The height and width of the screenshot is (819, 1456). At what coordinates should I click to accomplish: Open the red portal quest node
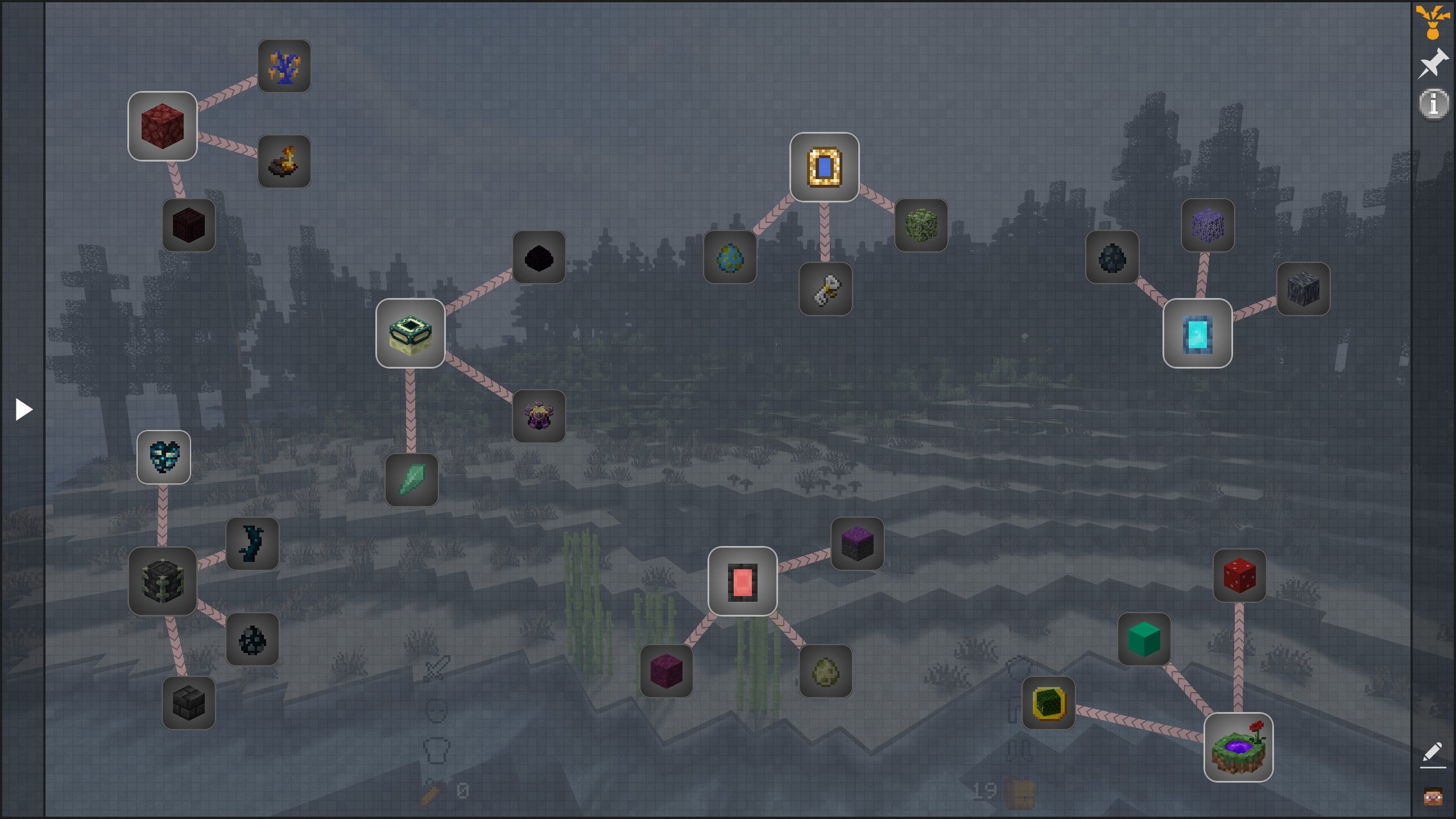click(x=742, y=581)
